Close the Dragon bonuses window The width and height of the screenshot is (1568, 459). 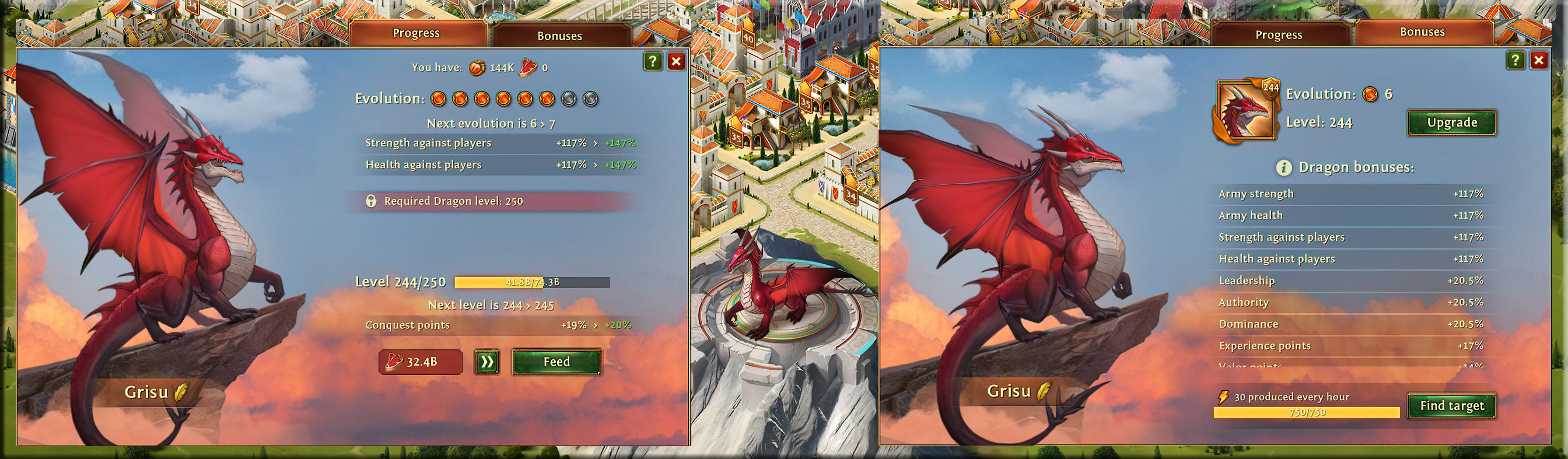(x=1539, y=60)
